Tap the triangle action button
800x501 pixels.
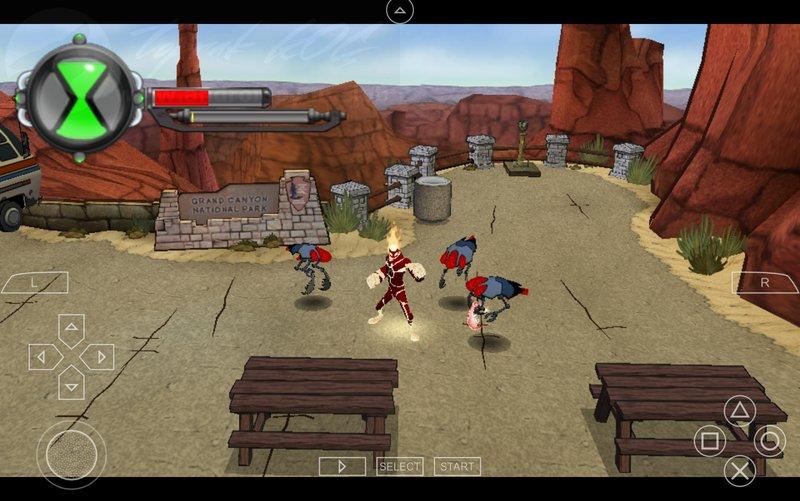click(739, 411)
